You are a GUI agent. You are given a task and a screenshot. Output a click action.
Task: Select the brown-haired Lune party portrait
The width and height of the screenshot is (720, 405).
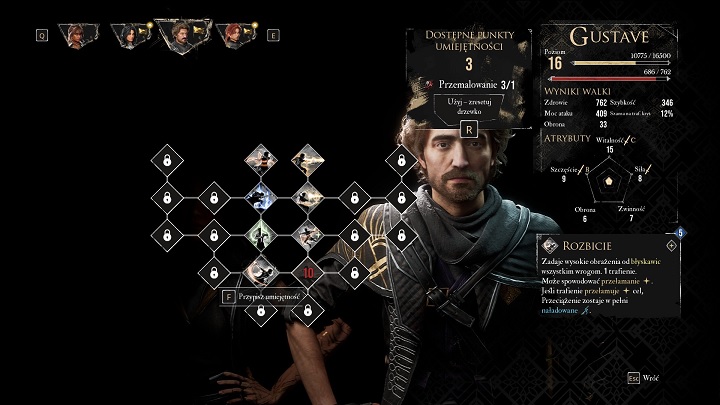pos(77,35)
